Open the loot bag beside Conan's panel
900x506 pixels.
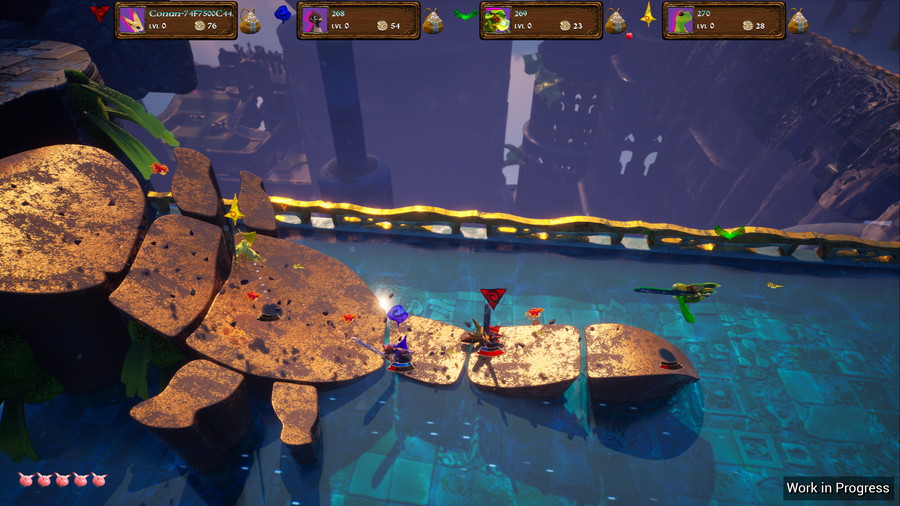[x=250, y=21]
